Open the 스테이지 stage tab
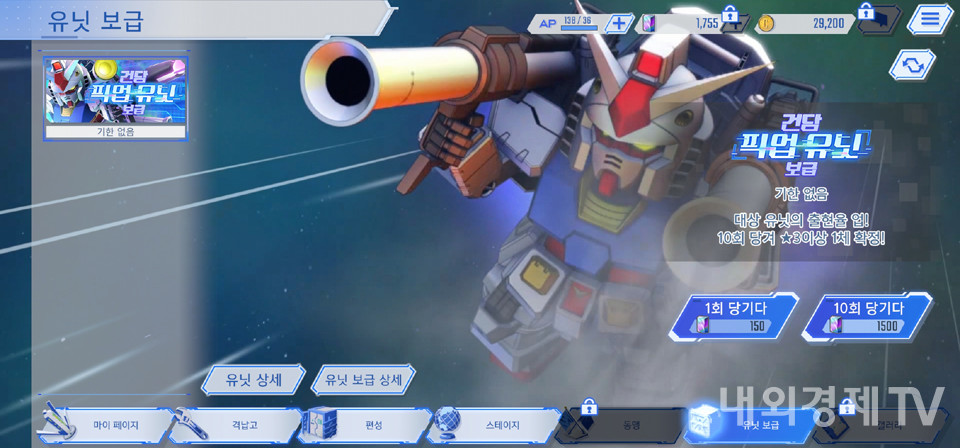Viewport: 960px width, 448px height. click(x=495, y=425)
